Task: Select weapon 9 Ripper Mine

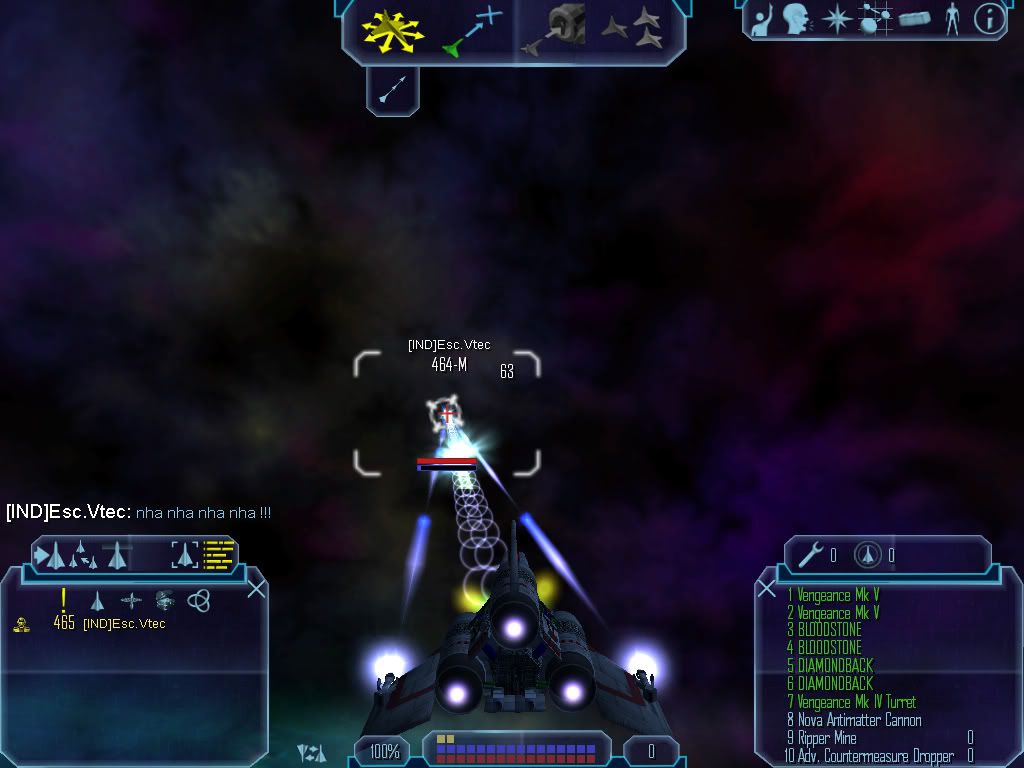Action: (826, 738)
